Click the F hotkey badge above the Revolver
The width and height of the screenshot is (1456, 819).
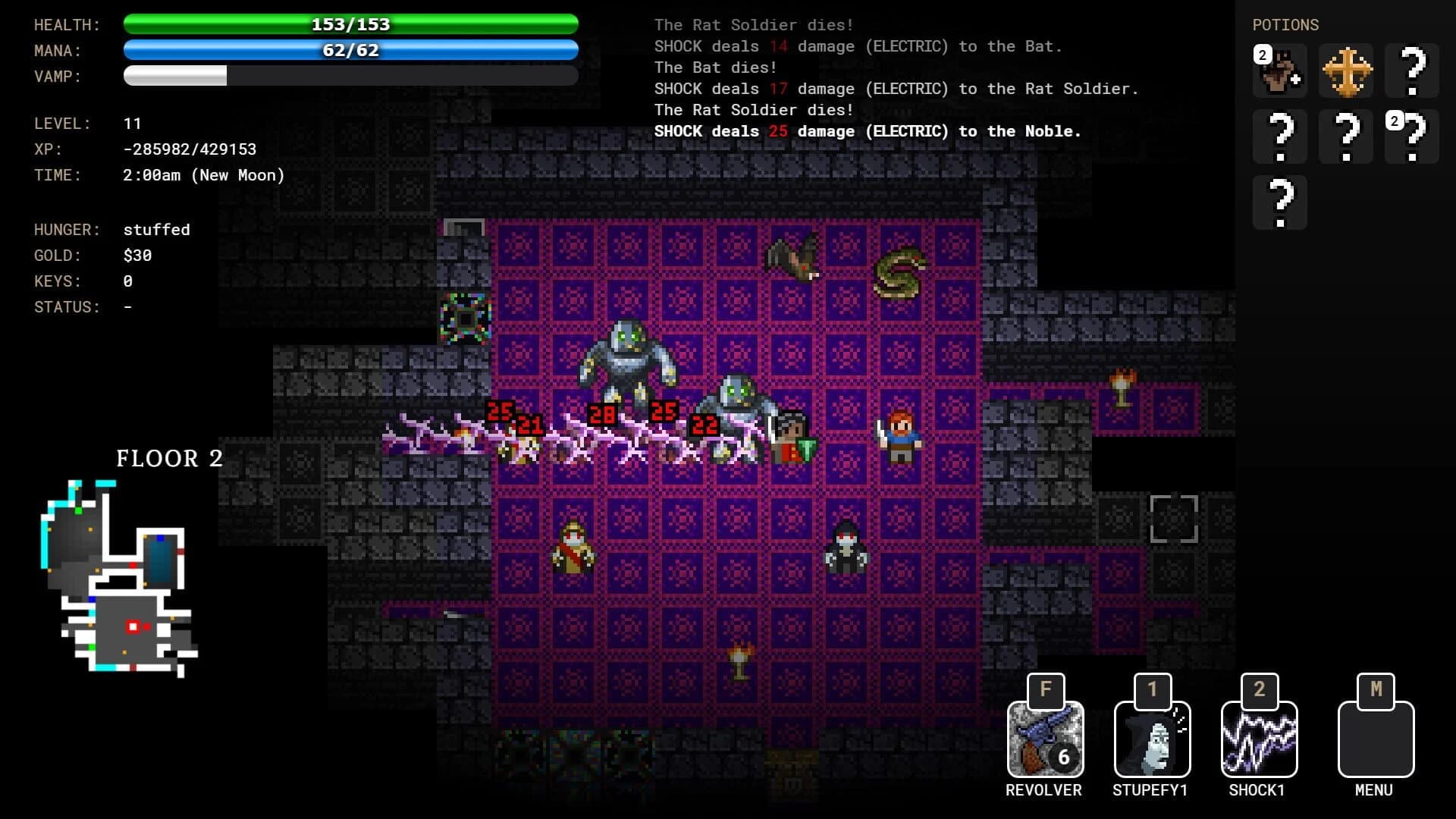(x=1045, y=689)
